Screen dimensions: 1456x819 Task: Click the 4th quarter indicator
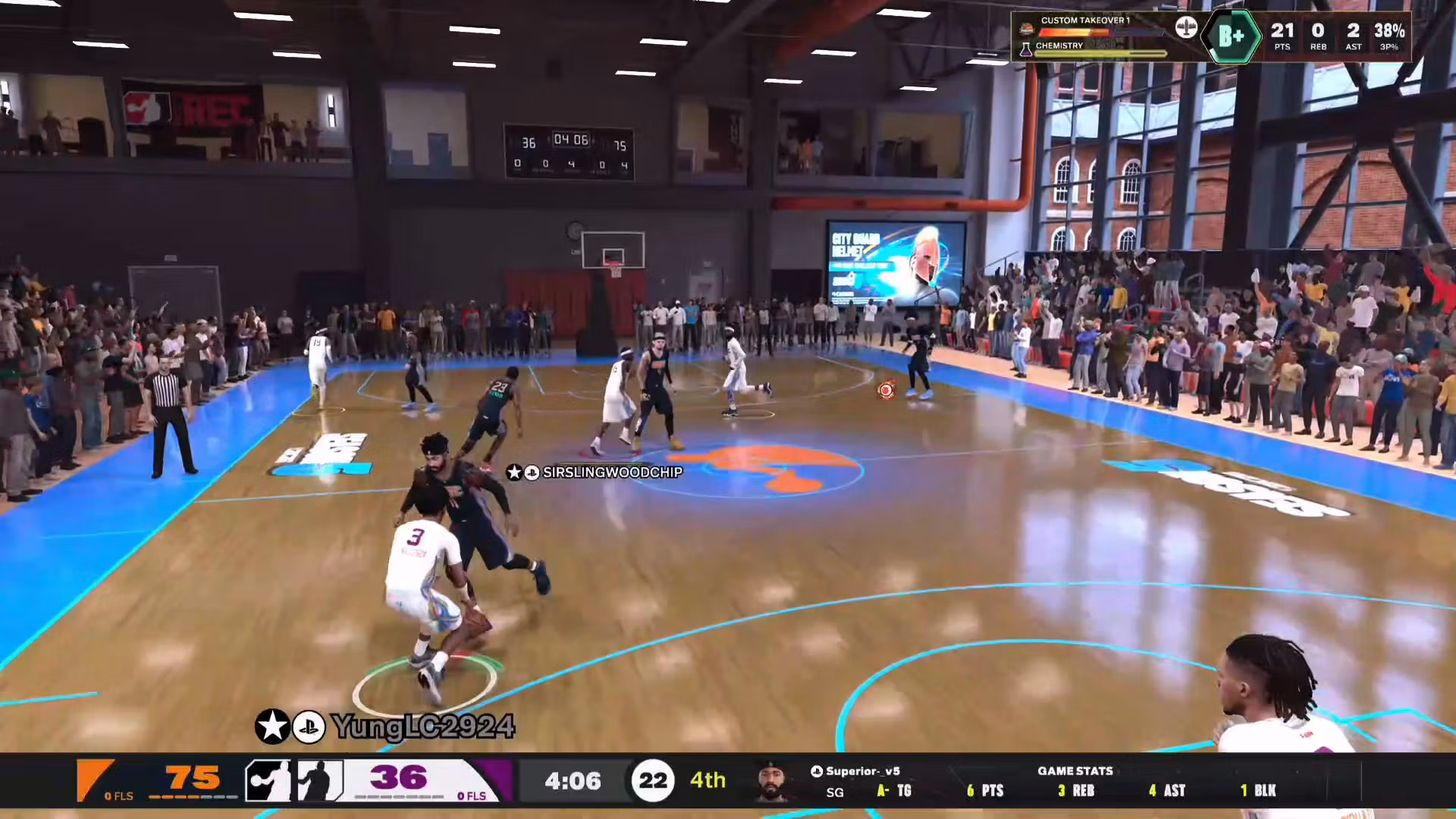tap(707, 780)
